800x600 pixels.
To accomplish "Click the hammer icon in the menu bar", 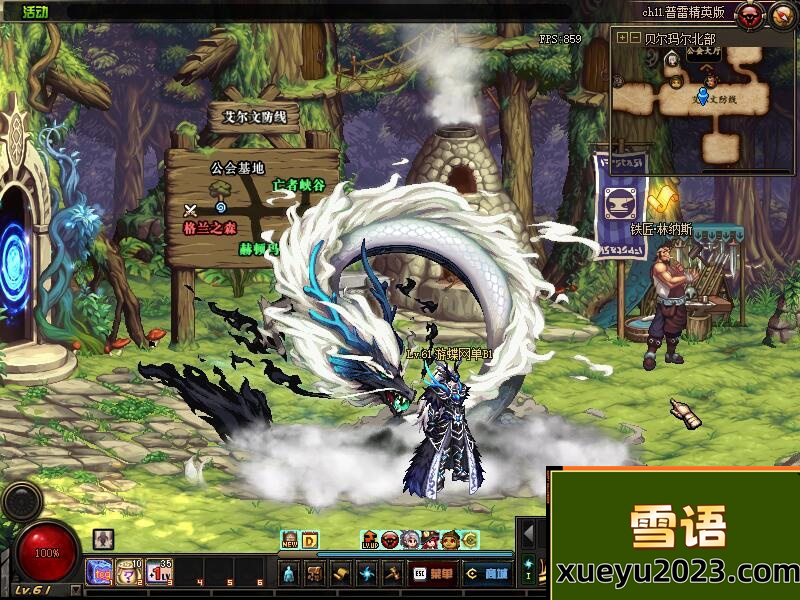I will point(391,573).
